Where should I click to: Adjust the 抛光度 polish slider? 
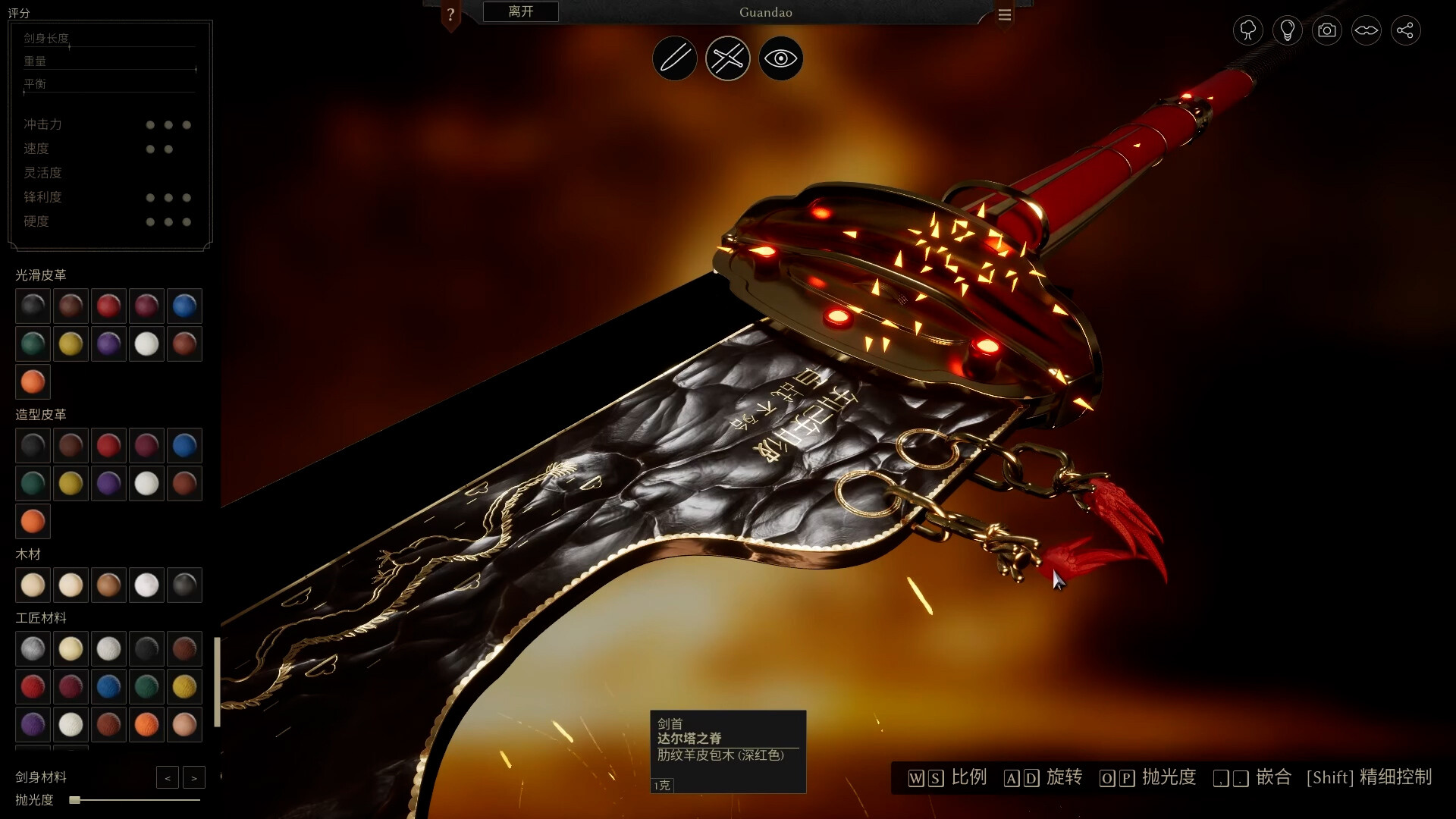click(76, 799)
